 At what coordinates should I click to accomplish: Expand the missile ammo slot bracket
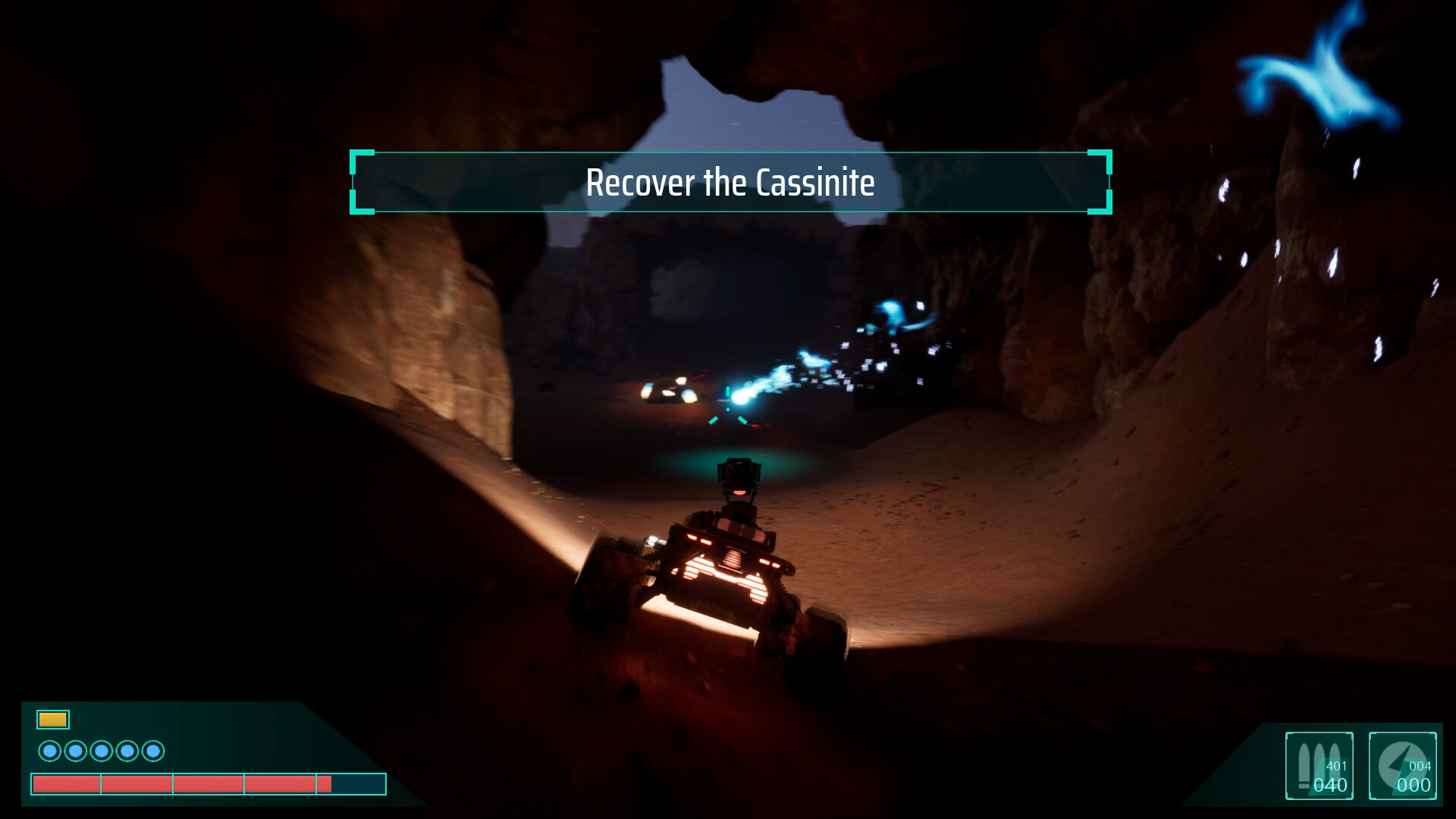point(1402,766)
